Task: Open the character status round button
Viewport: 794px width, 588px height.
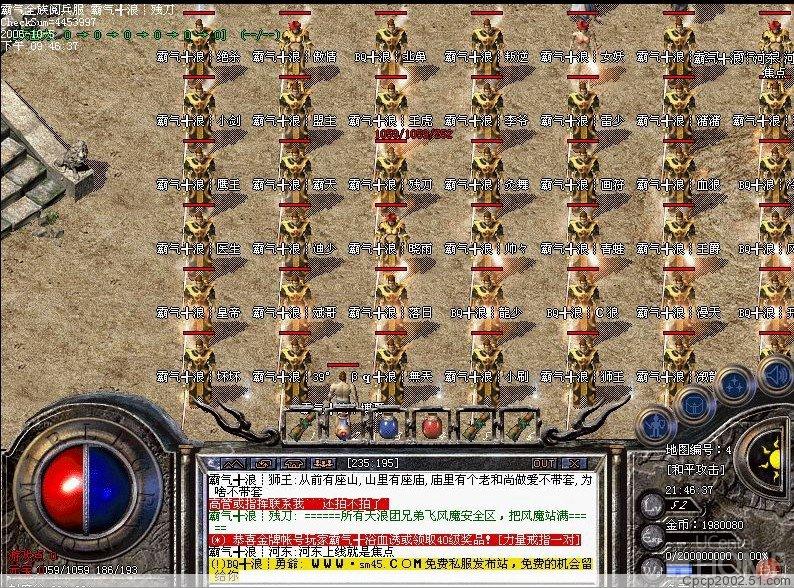Action: pos(657,424)
